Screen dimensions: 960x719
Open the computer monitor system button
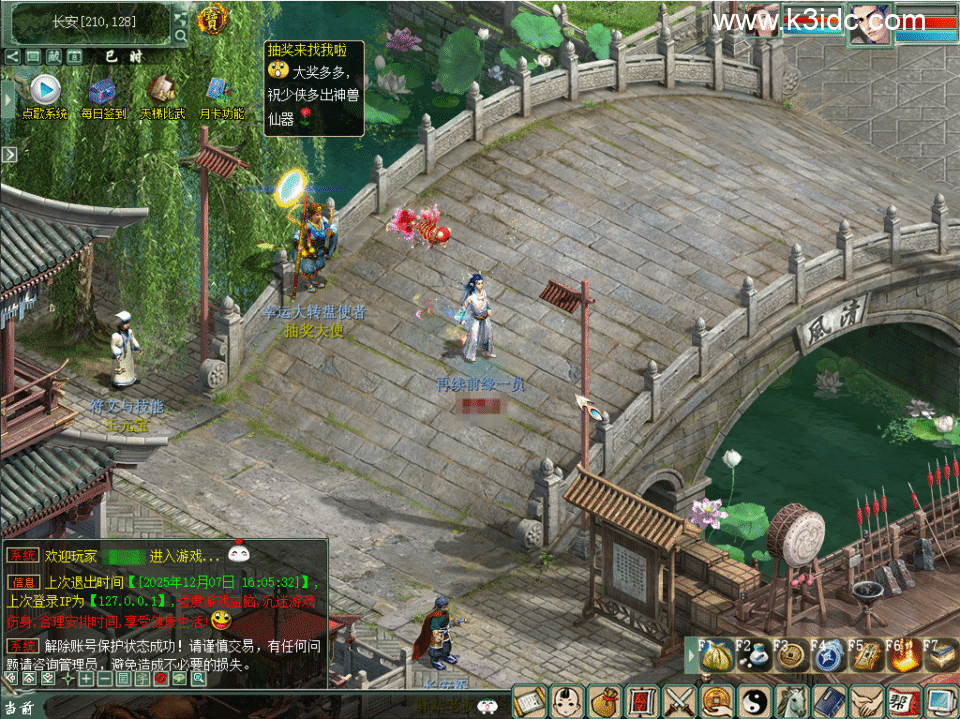click(x=940, y=700)
